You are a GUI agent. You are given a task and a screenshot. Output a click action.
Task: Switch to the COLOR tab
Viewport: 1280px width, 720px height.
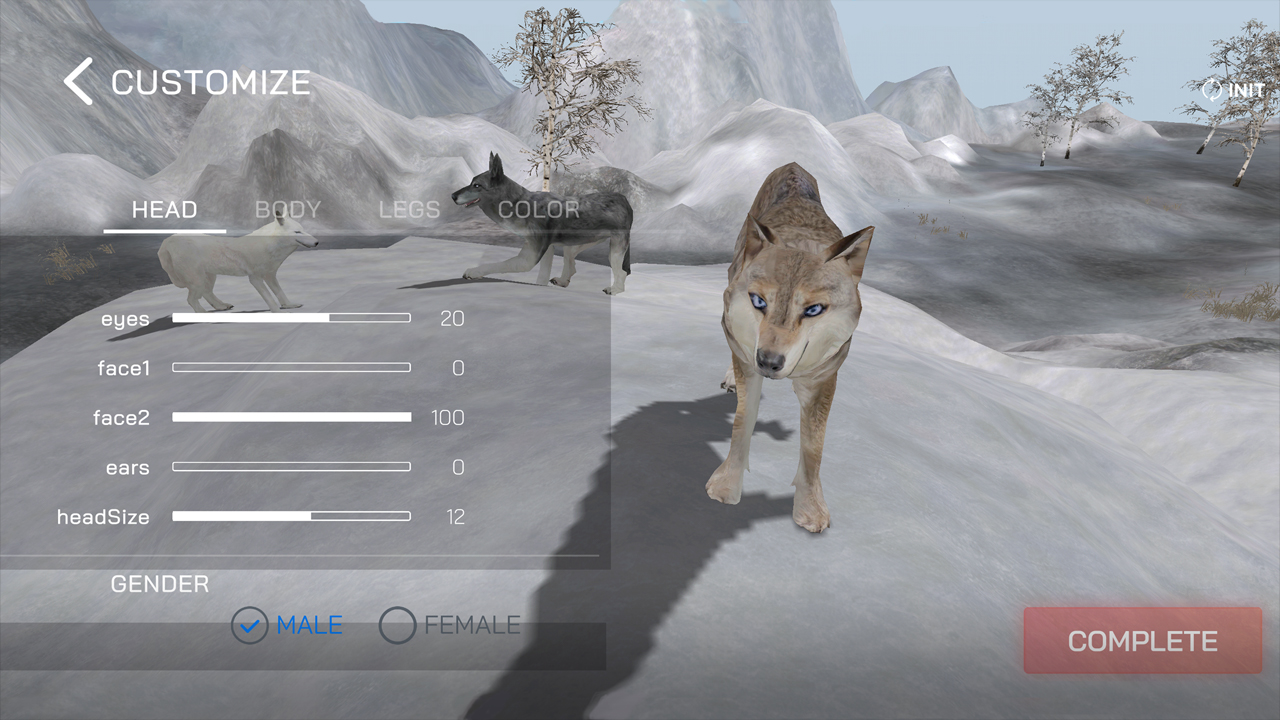[x=538, y=210]
